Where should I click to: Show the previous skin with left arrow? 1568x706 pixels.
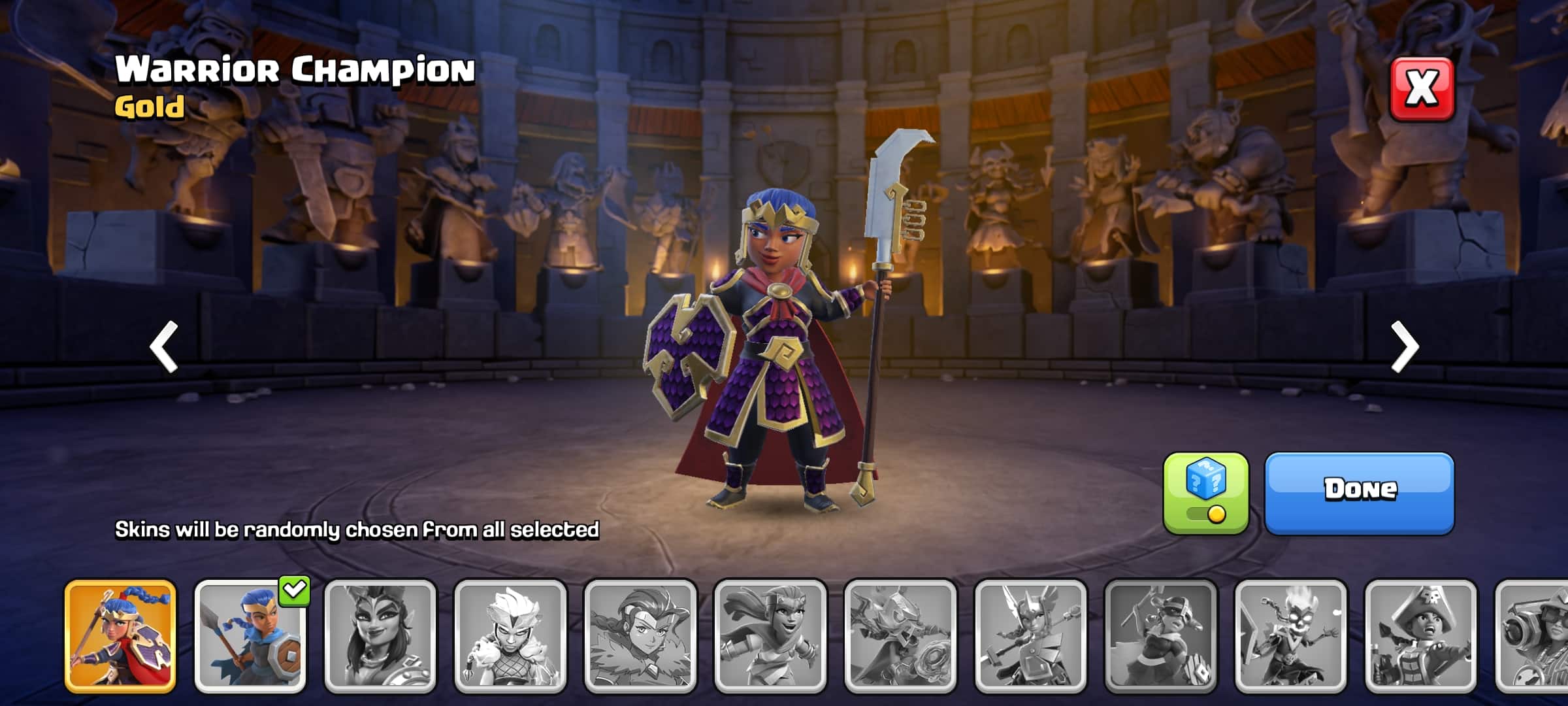164,346
